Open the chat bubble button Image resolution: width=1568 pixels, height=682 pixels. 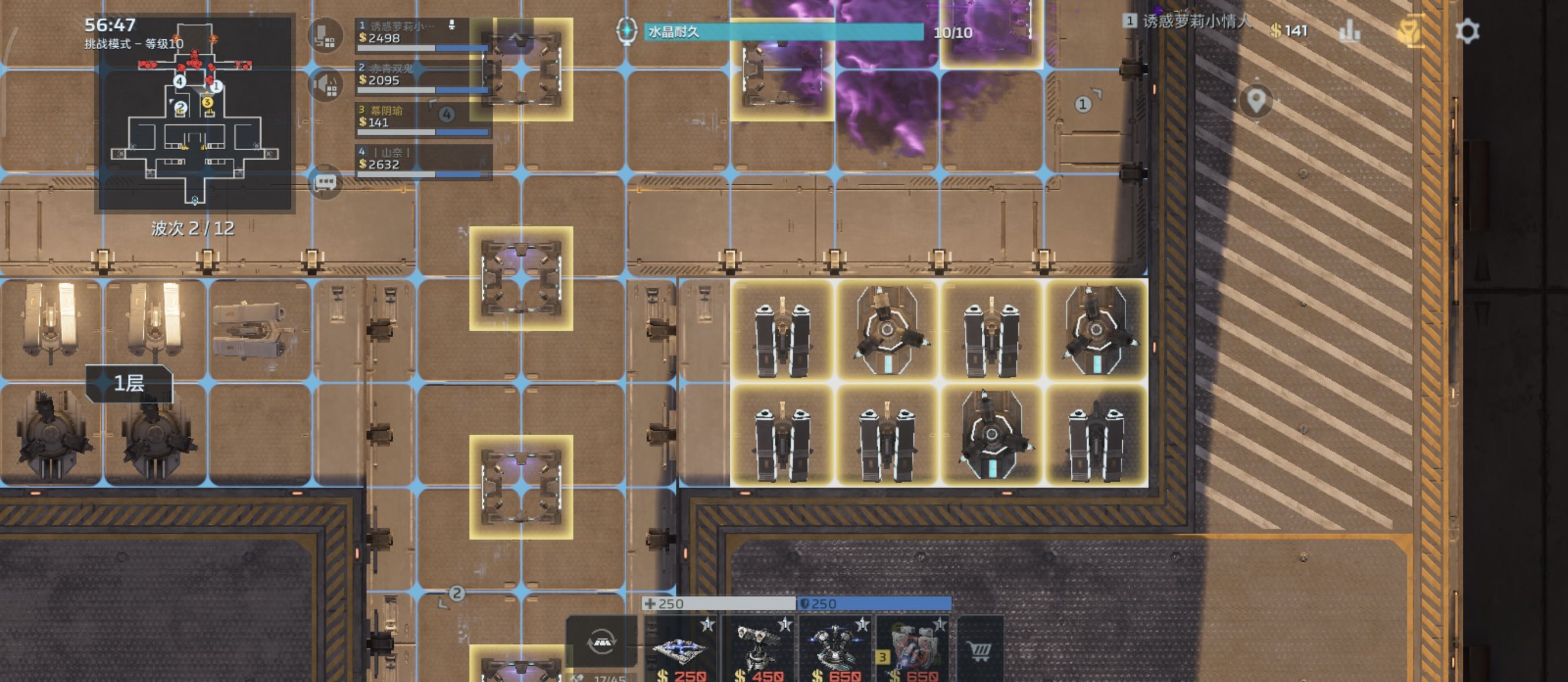324,182
